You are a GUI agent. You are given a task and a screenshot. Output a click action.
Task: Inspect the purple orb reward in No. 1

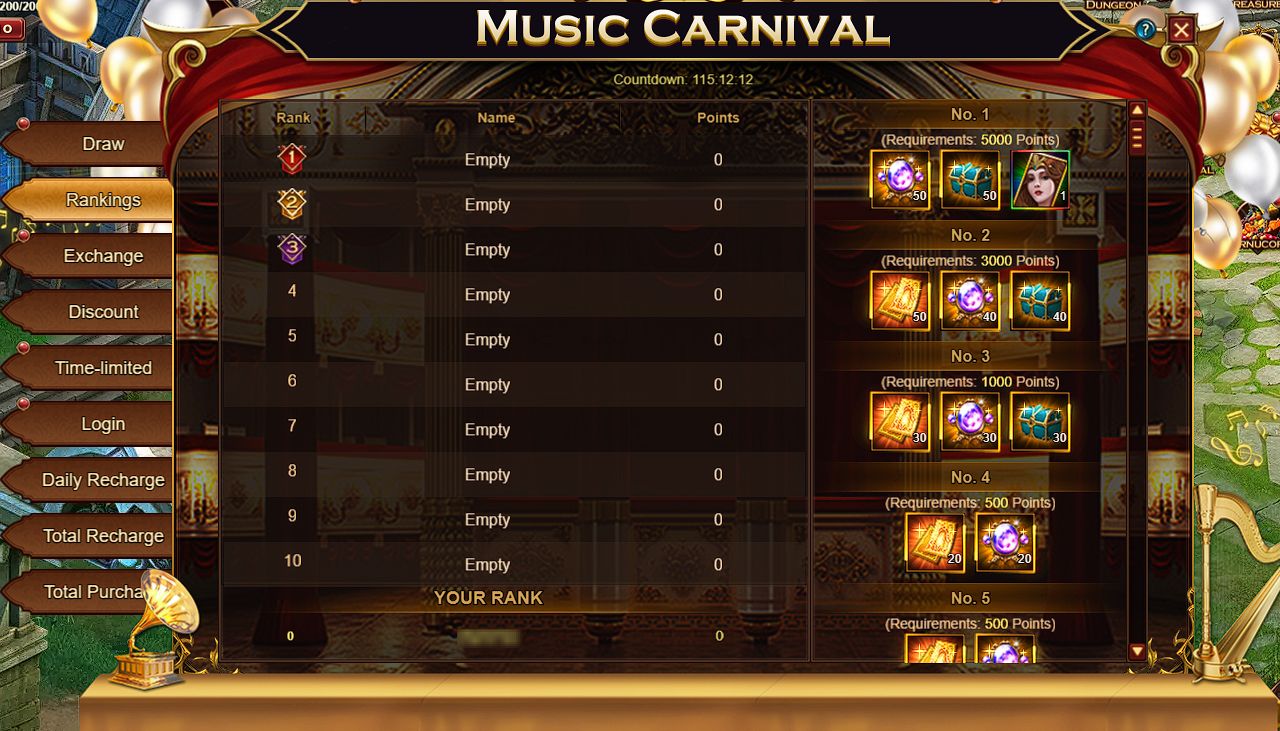click(900, 180)
